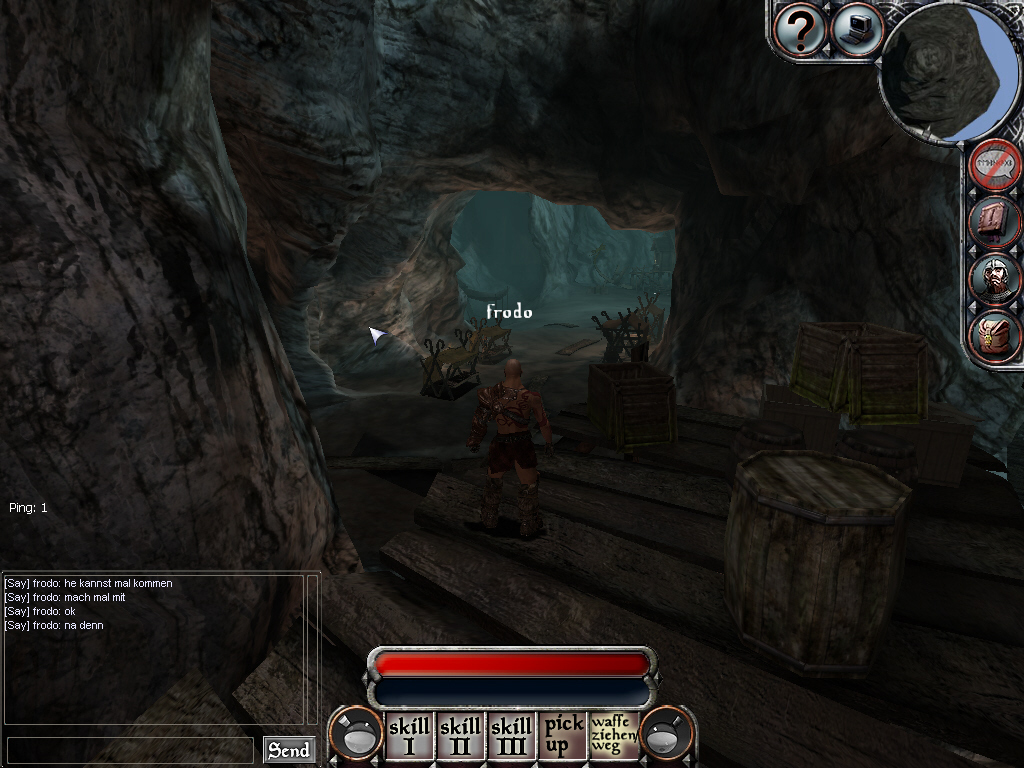The image size is (1024, 768).
Task: Use the potion flask beside the weapon button
Action: tap(666, 736)
